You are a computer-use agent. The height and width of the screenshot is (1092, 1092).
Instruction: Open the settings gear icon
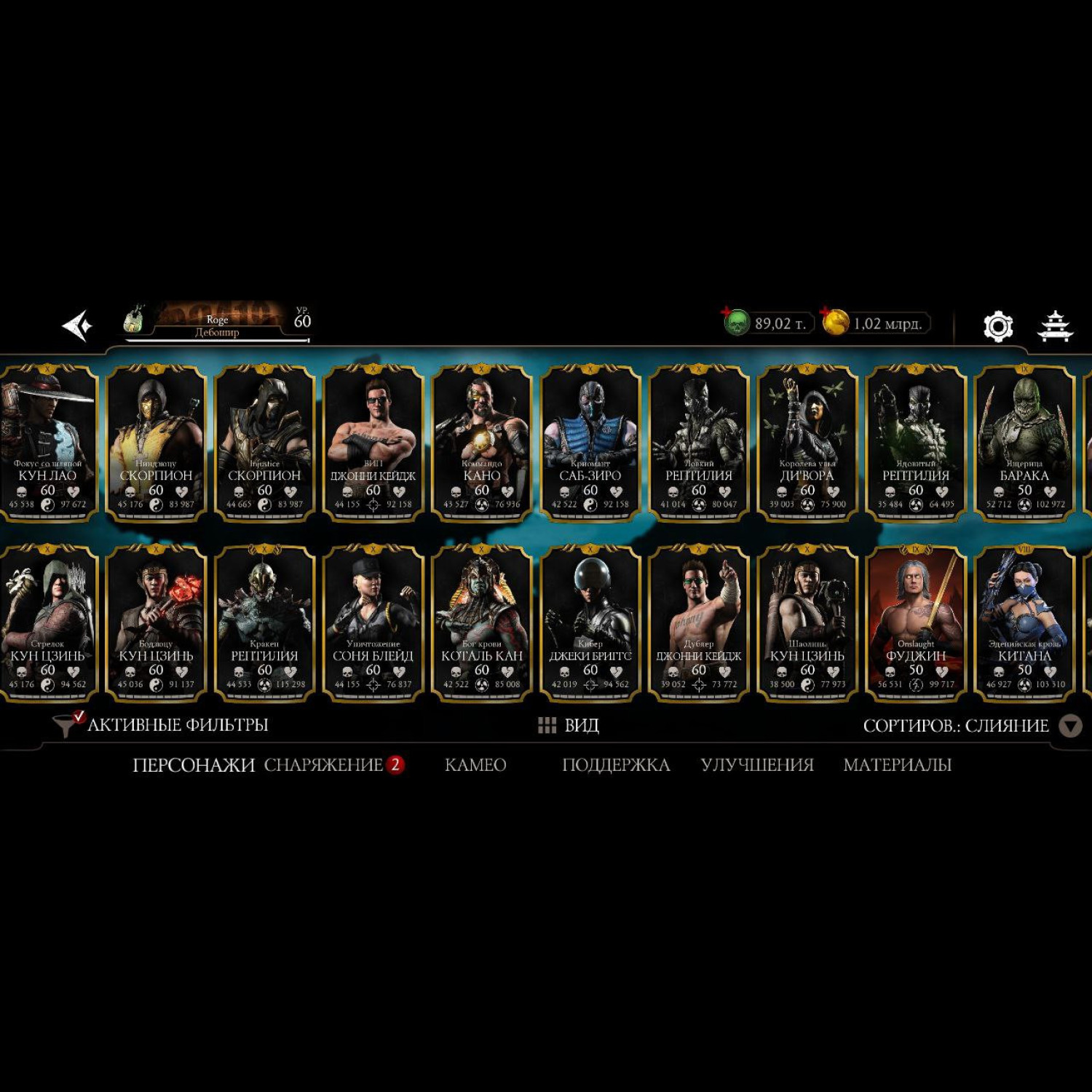pyautogui.click(x=998, y=326)
